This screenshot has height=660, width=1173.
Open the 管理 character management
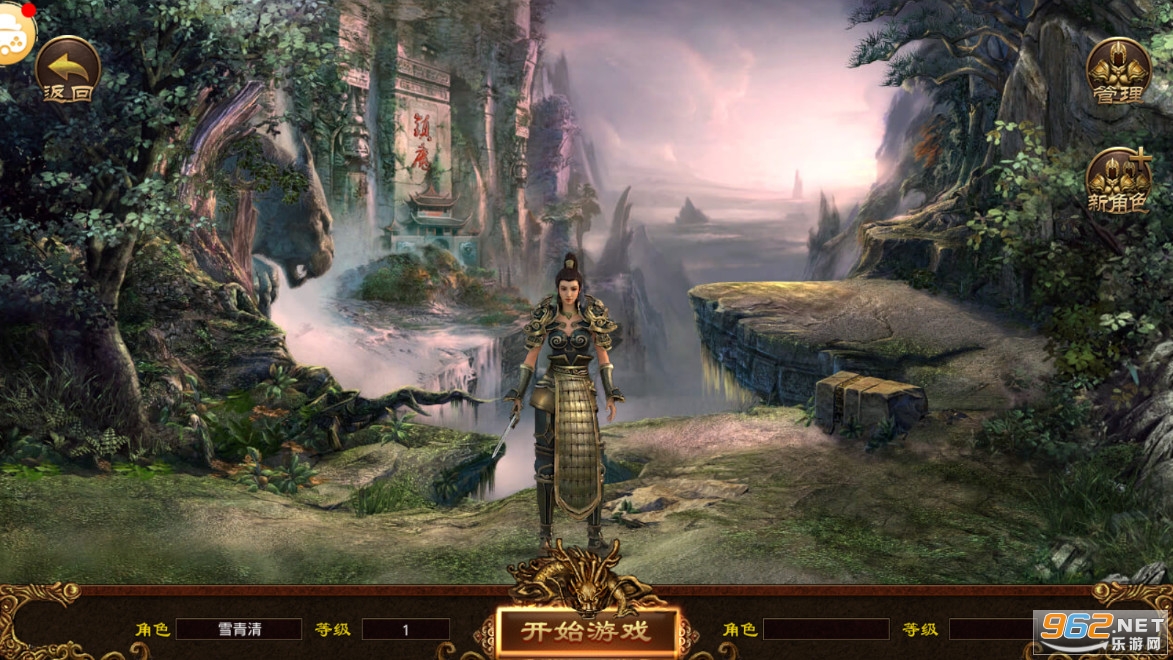(1117, 70)
